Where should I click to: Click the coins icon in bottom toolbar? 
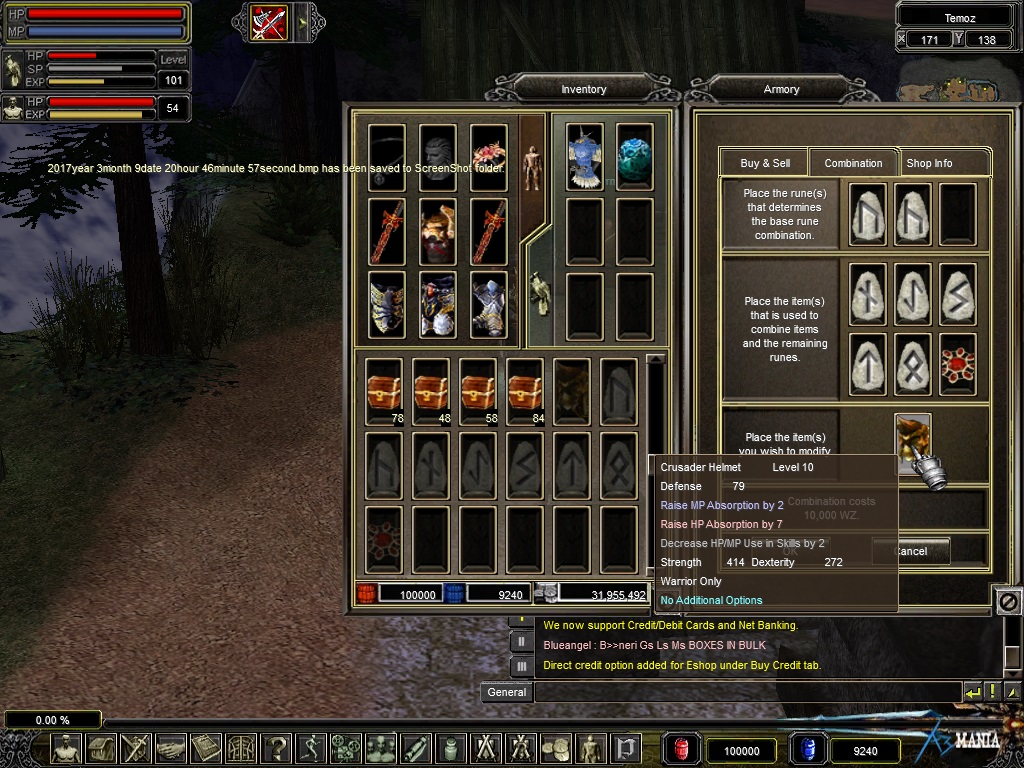555,748
